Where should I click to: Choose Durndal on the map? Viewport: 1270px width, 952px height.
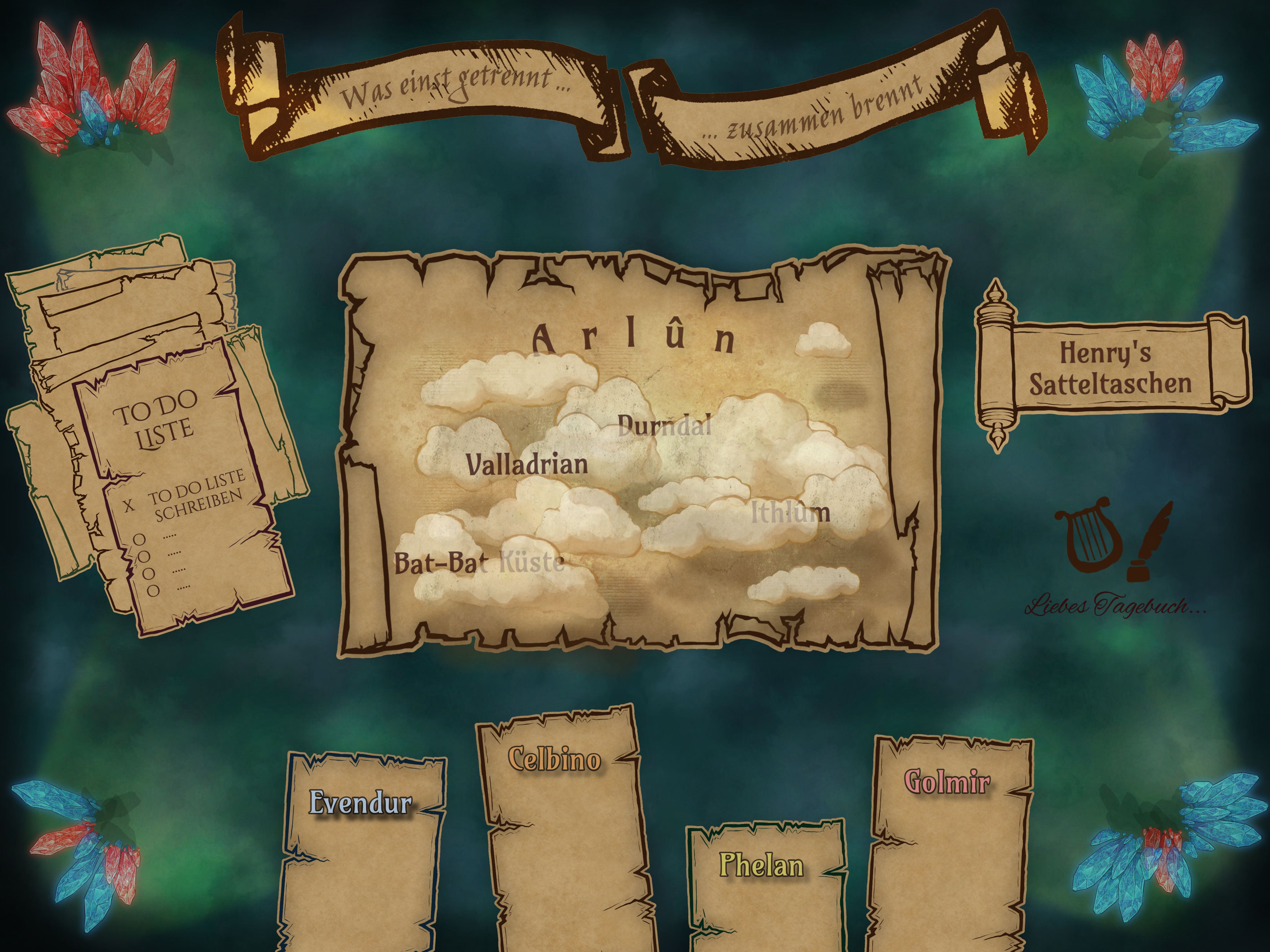(x=664, y=426)
